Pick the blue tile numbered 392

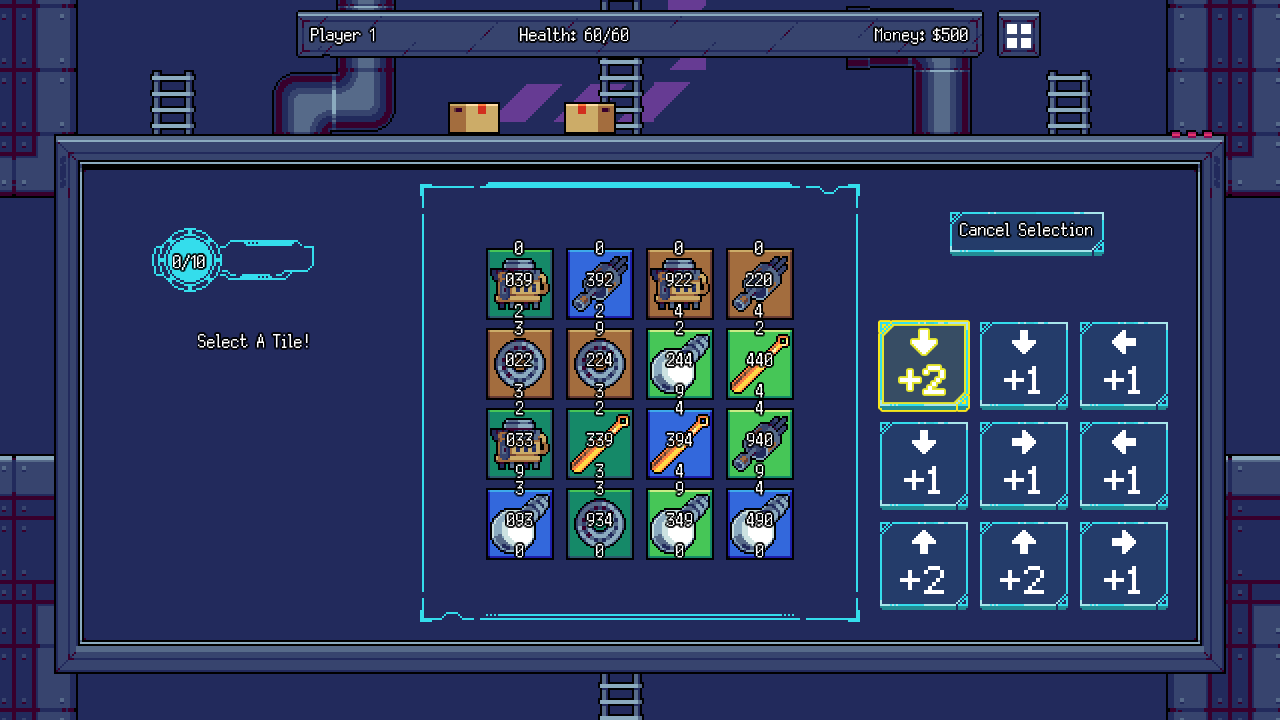tap(600, 283)
